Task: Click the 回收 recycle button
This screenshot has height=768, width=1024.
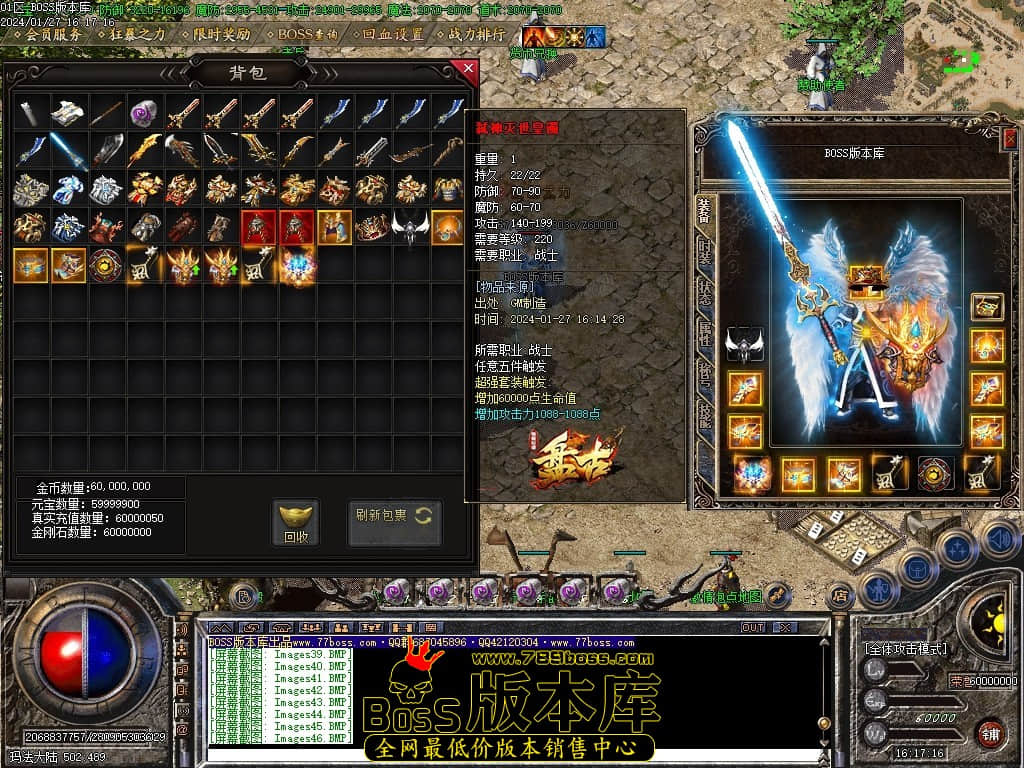Action: click(296, 522)
